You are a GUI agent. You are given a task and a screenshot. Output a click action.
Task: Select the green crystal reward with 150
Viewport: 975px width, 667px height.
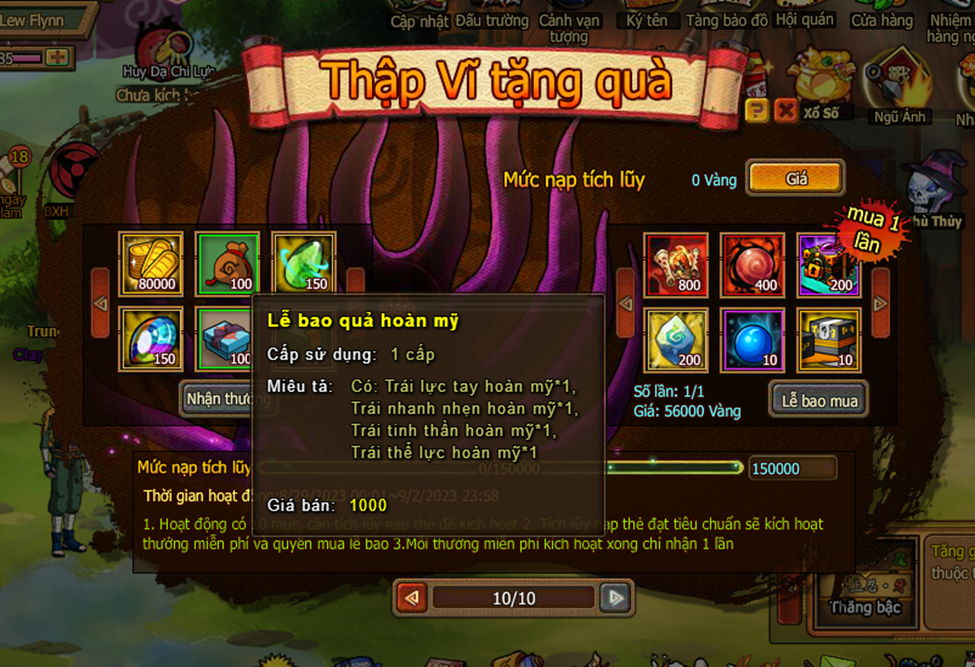303,264
